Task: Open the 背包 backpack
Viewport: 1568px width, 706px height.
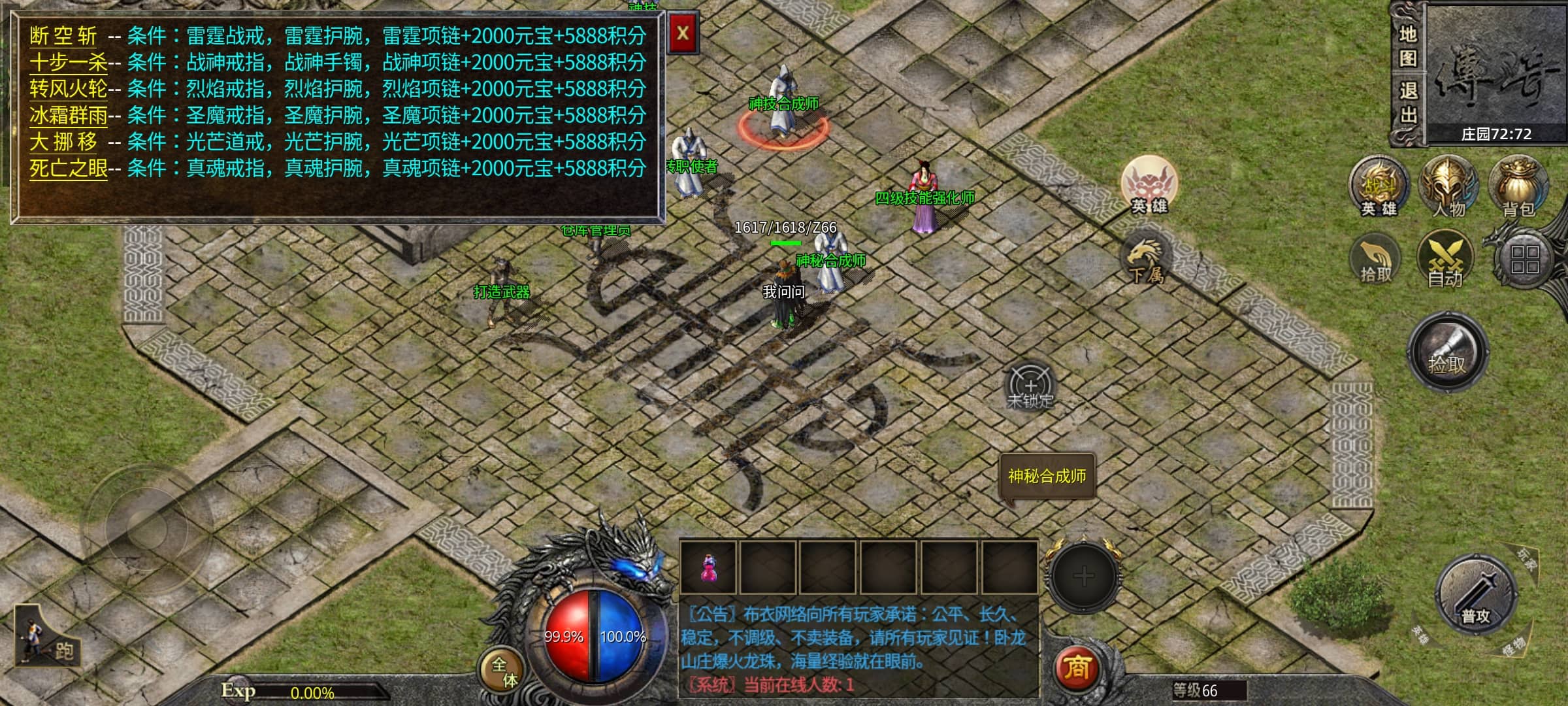Action: [1518, 186]
